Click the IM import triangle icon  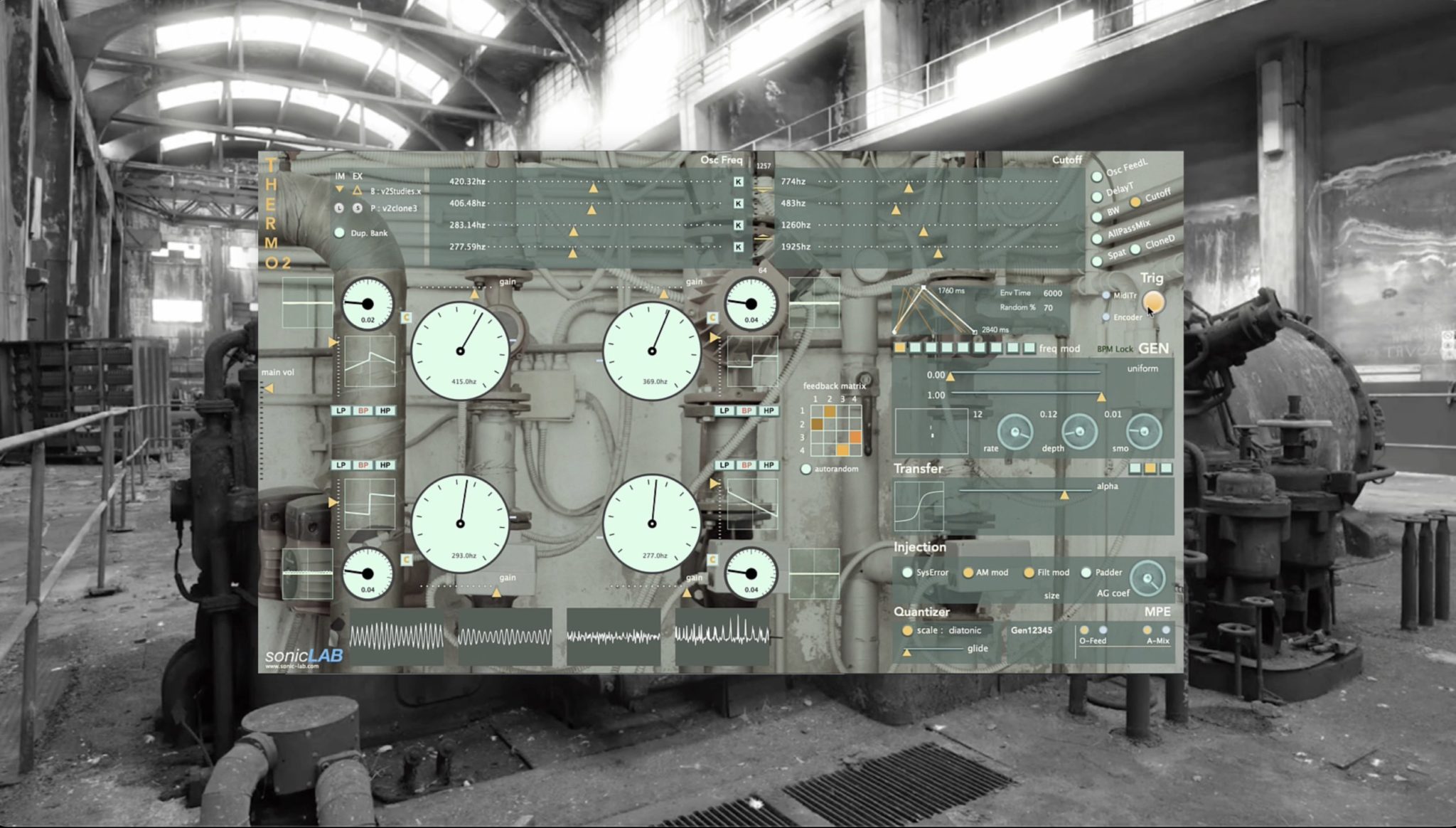click(339, 189)
